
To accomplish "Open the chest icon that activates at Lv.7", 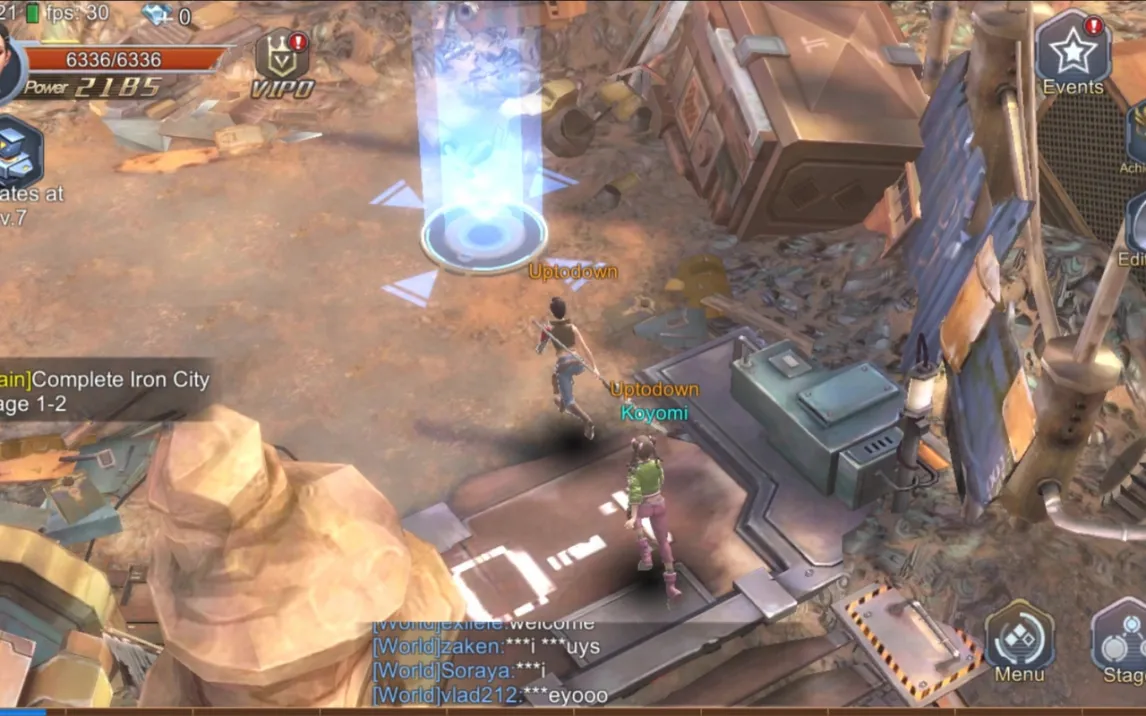I will pos(18,152).
